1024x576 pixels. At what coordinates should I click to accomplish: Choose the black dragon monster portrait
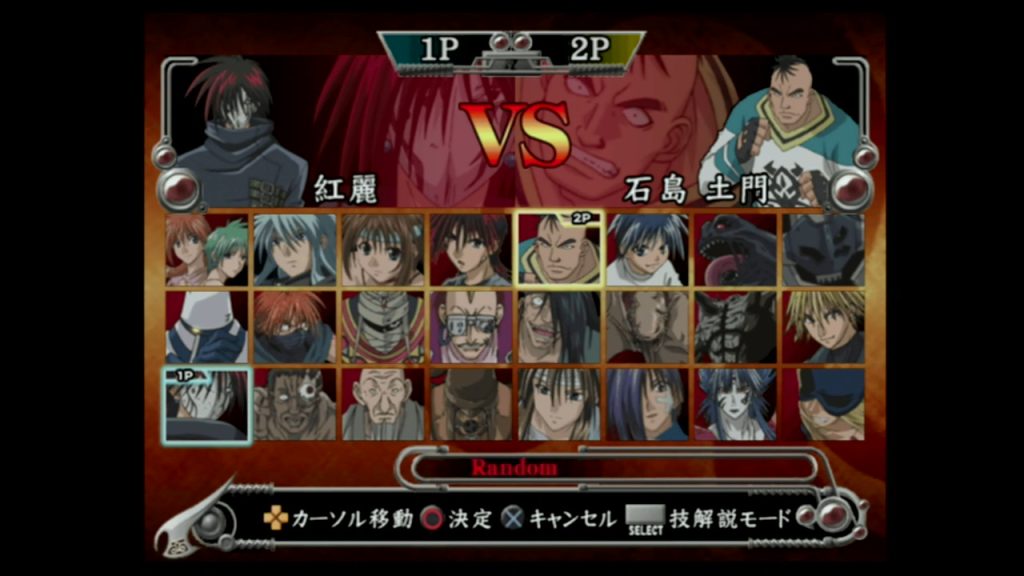[x=735, y=249]
